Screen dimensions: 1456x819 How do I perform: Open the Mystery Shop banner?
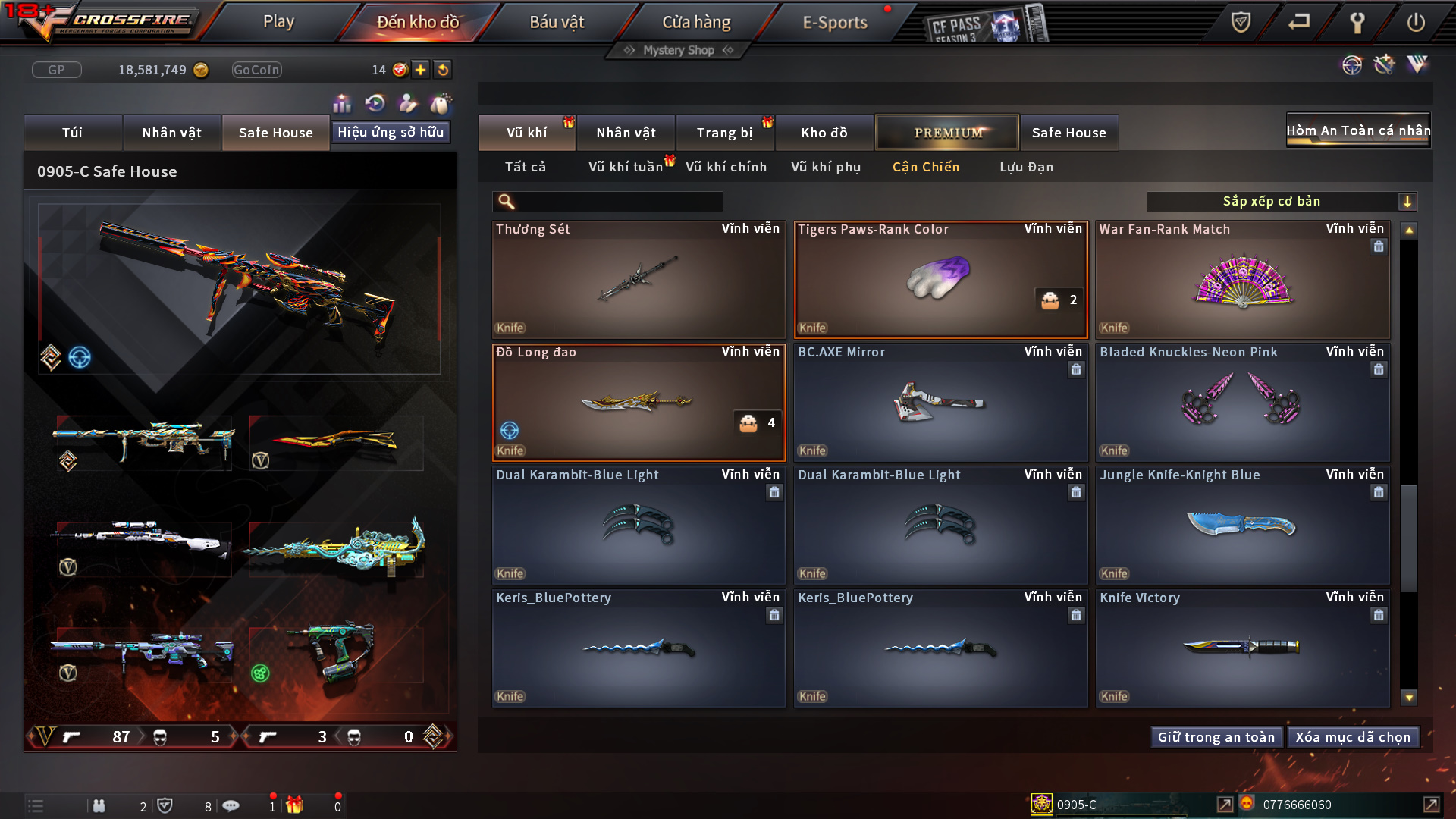point(678,50)
